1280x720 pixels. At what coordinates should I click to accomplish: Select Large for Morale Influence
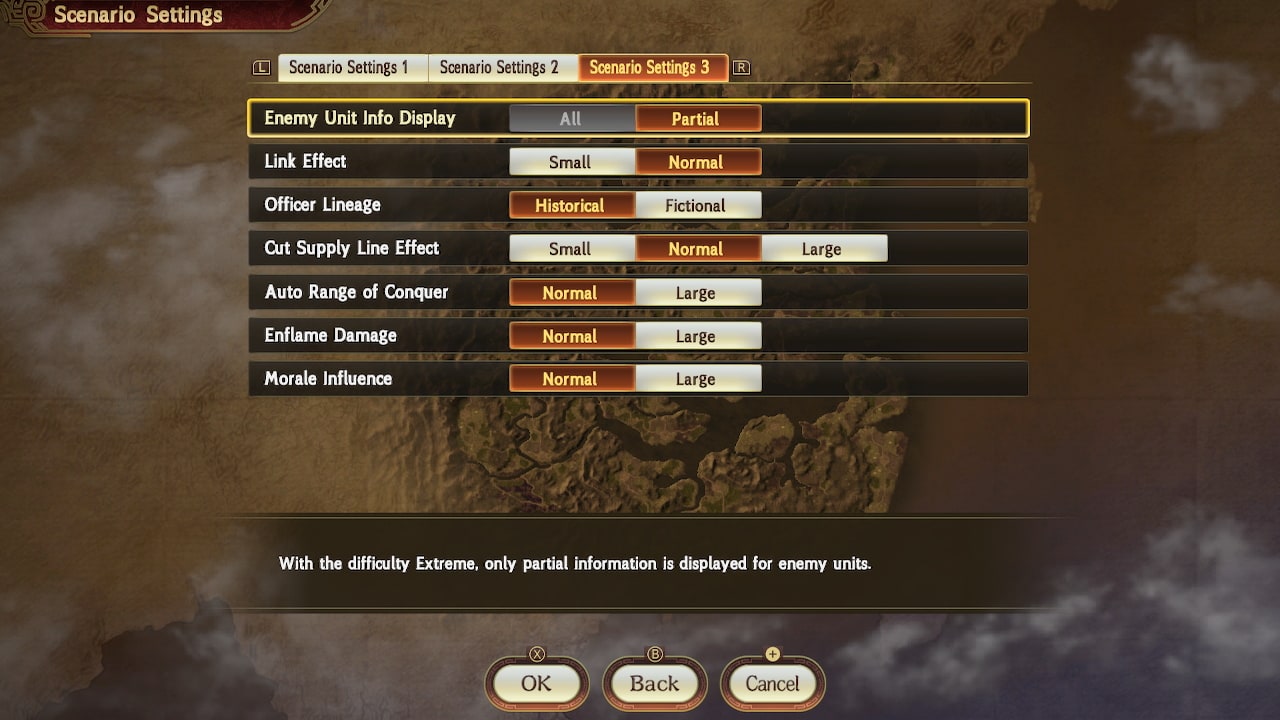pyautogui.click(x=698, y=378)
